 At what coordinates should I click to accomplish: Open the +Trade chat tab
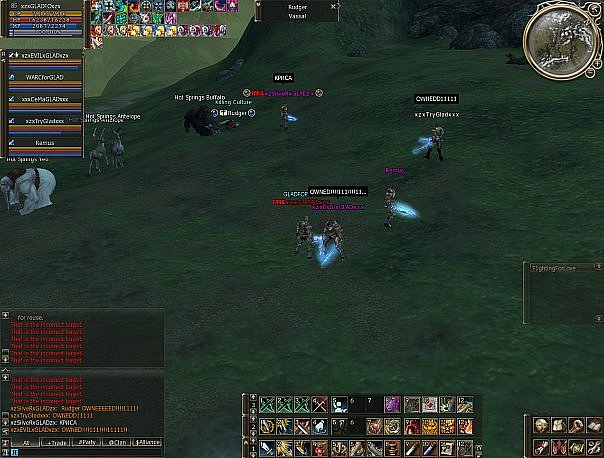[x=57, y=441]
